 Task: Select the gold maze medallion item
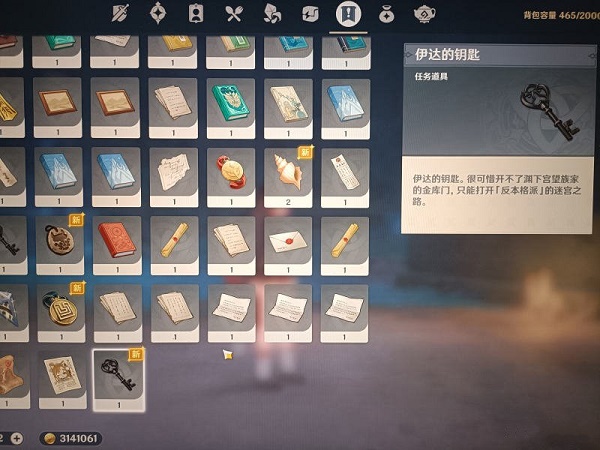(60, 310)
